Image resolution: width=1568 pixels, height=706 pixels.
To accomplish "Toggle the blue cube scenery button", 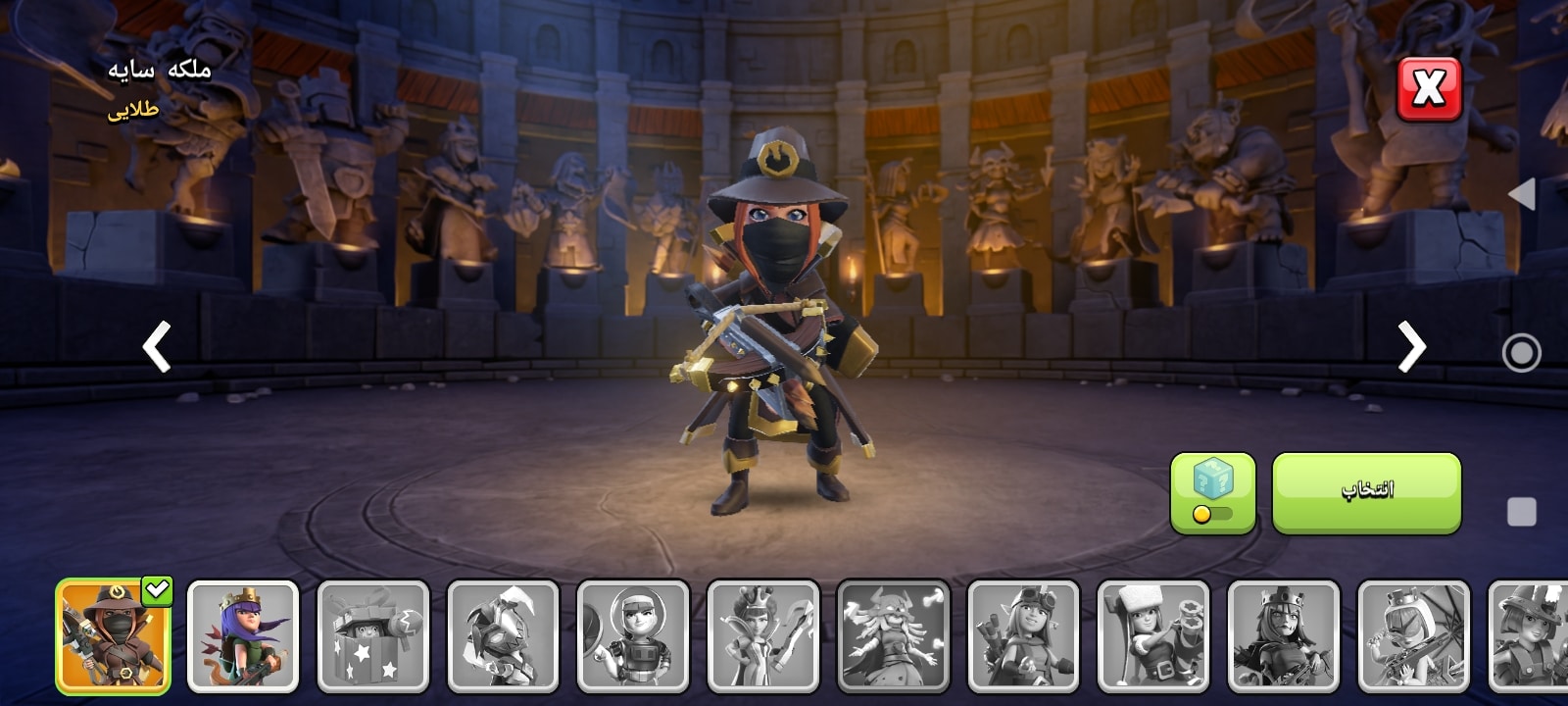I will pos(1212,492).
